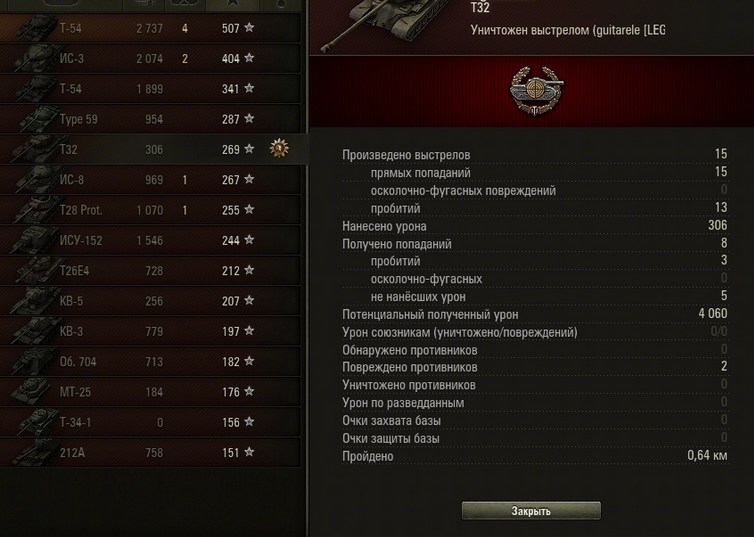Image resolution: width=754 pixels, height=537 pixels.
Task: Click the achievement badge beside the T32 row
Action: coord(279,149)
